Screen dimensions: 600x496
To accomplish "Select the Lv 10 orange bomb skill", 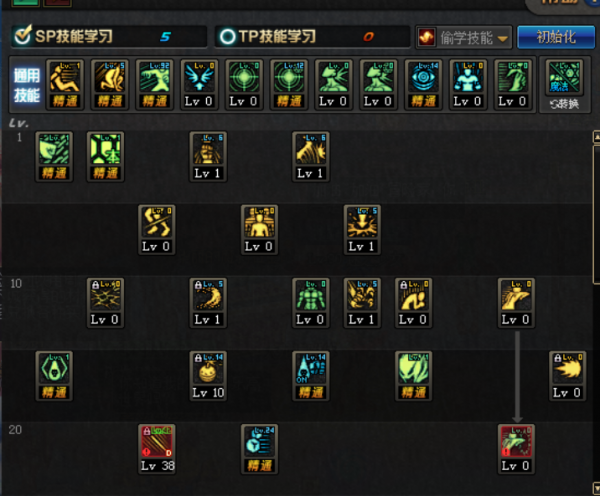I will (x=208, y=374).
